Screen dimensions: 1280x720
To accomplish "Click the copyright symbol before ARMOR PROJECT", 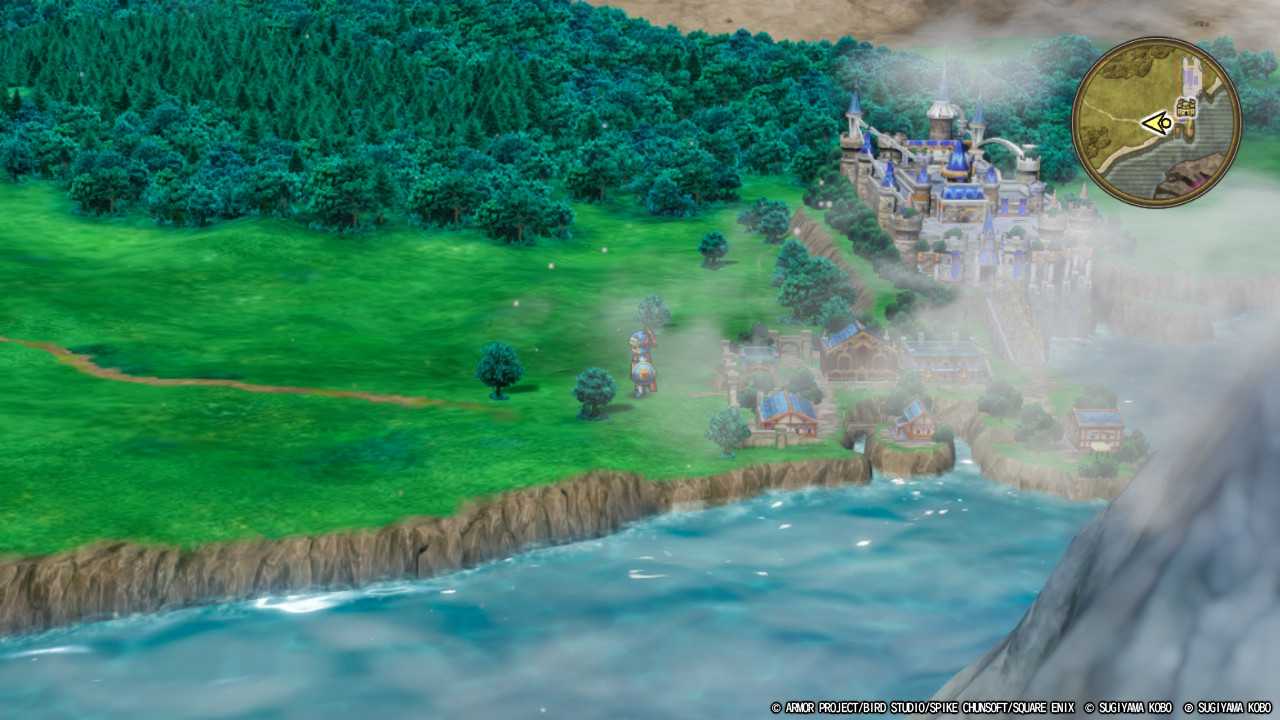I will [x=776, y=708].
